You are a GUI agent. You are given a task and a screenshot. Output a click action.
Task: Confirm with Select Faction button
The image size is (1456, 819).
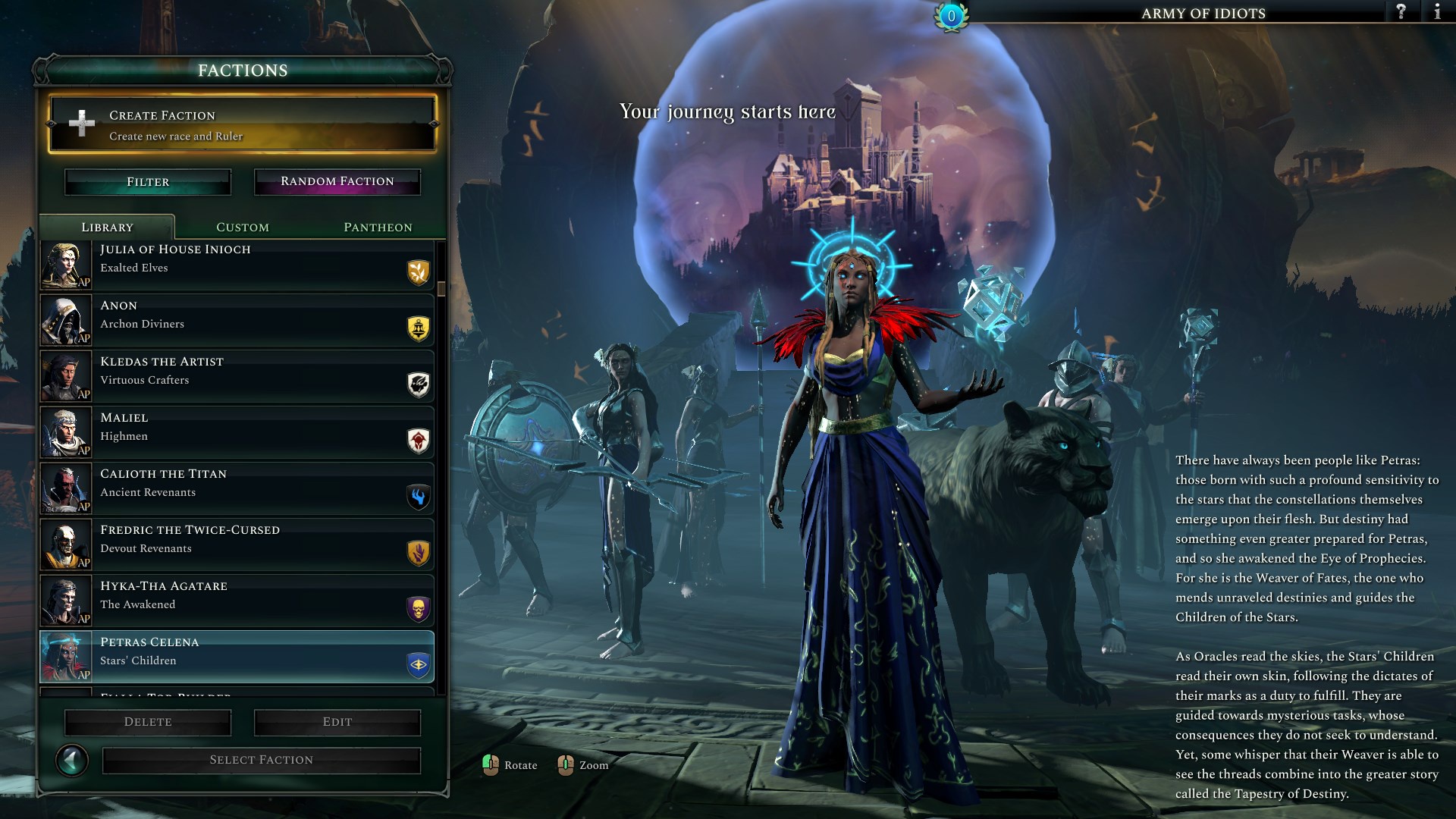(x=262, y=760)
